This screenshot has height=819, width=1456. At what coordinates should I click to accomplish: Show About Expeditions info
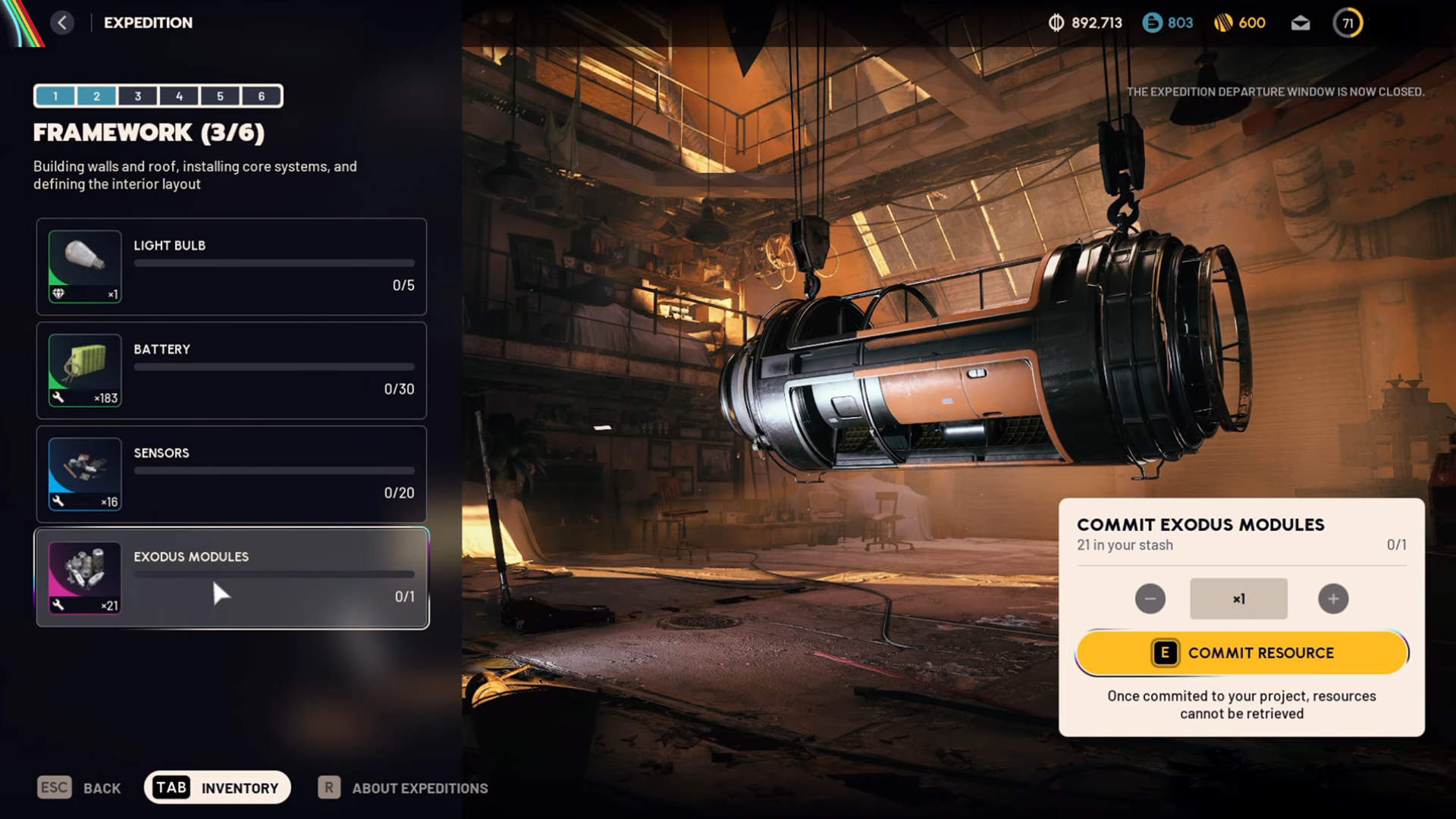(x=403, y=788)
